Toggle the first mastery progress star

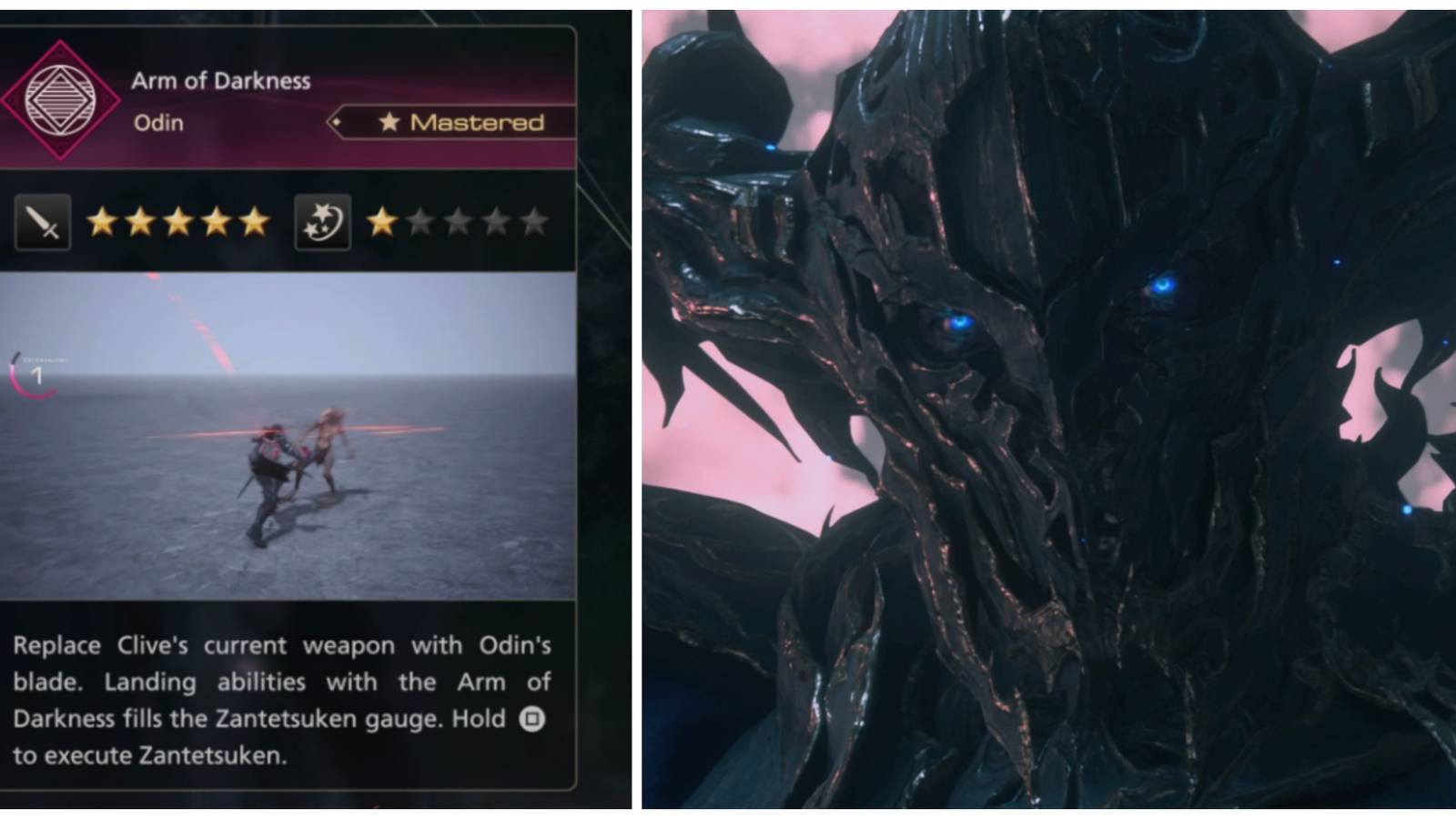pos(381,219)
